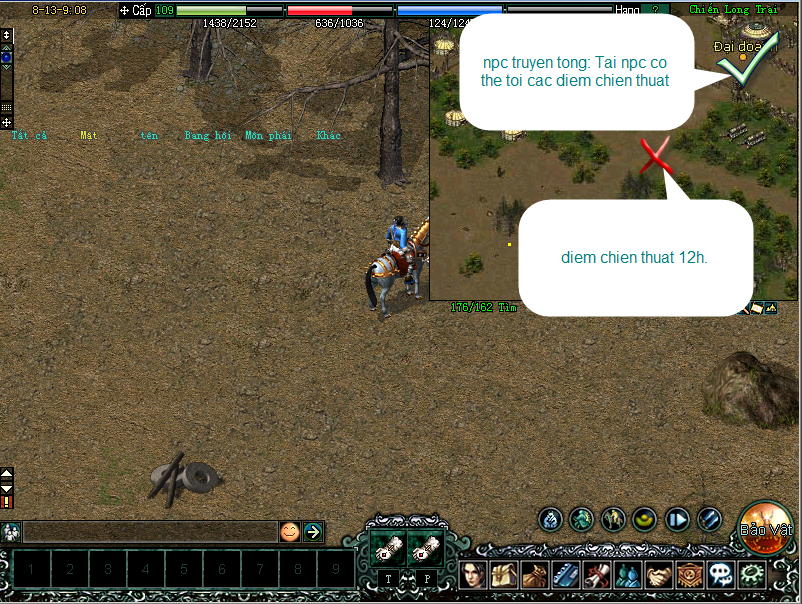Choose the Mật chat tab
802x604 pixels.
89,136
